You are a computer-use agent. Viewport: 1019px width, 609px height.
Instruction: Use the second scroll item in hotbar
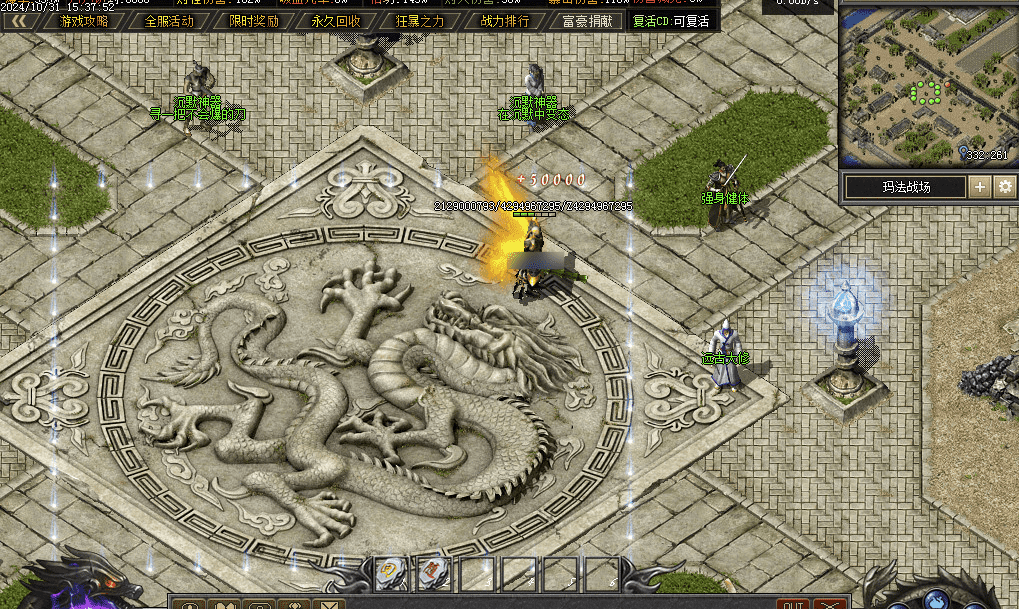pyautogui.click(x=431, y=573)
